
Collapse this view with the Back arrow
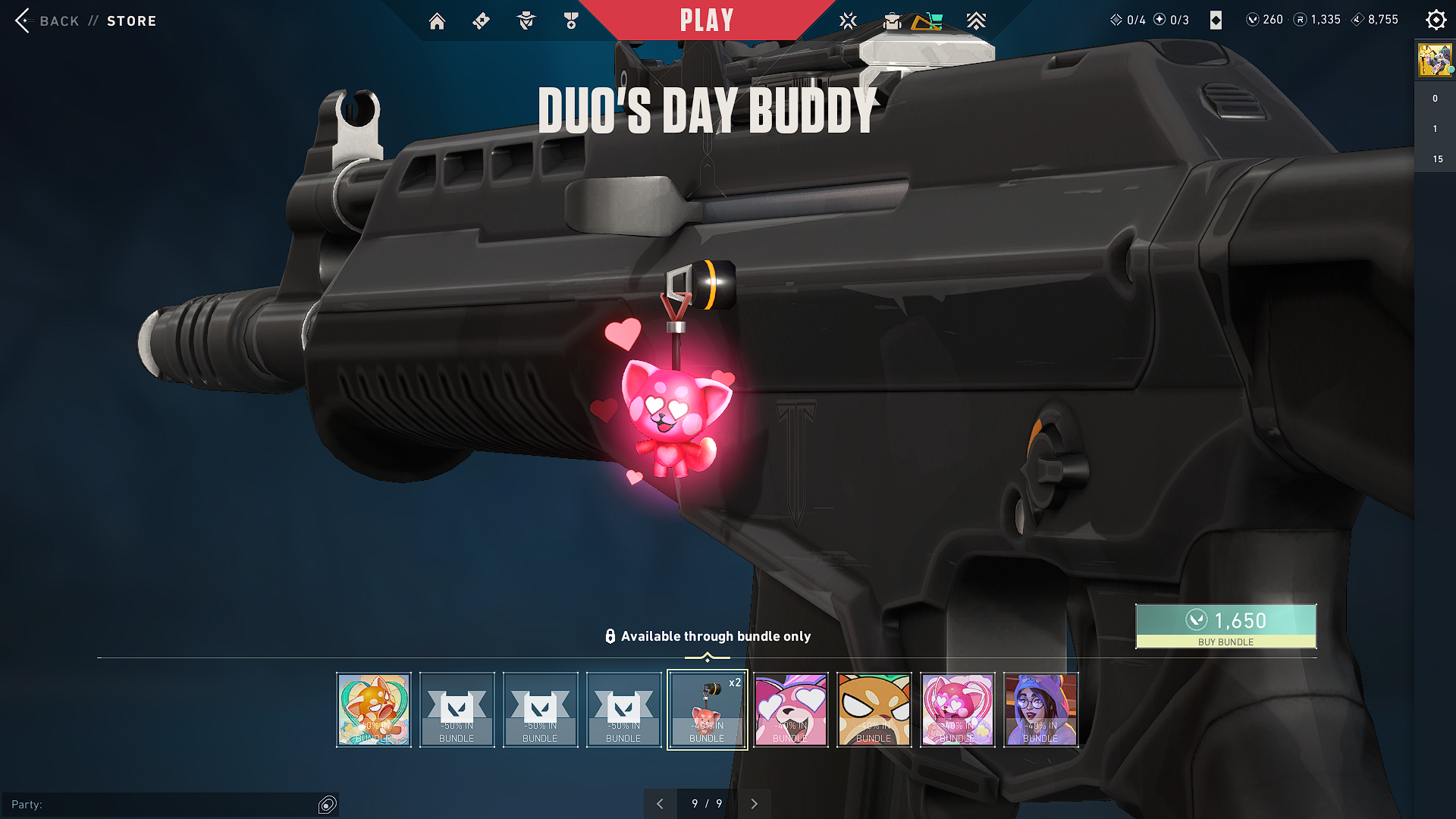(x=24, y=20)
